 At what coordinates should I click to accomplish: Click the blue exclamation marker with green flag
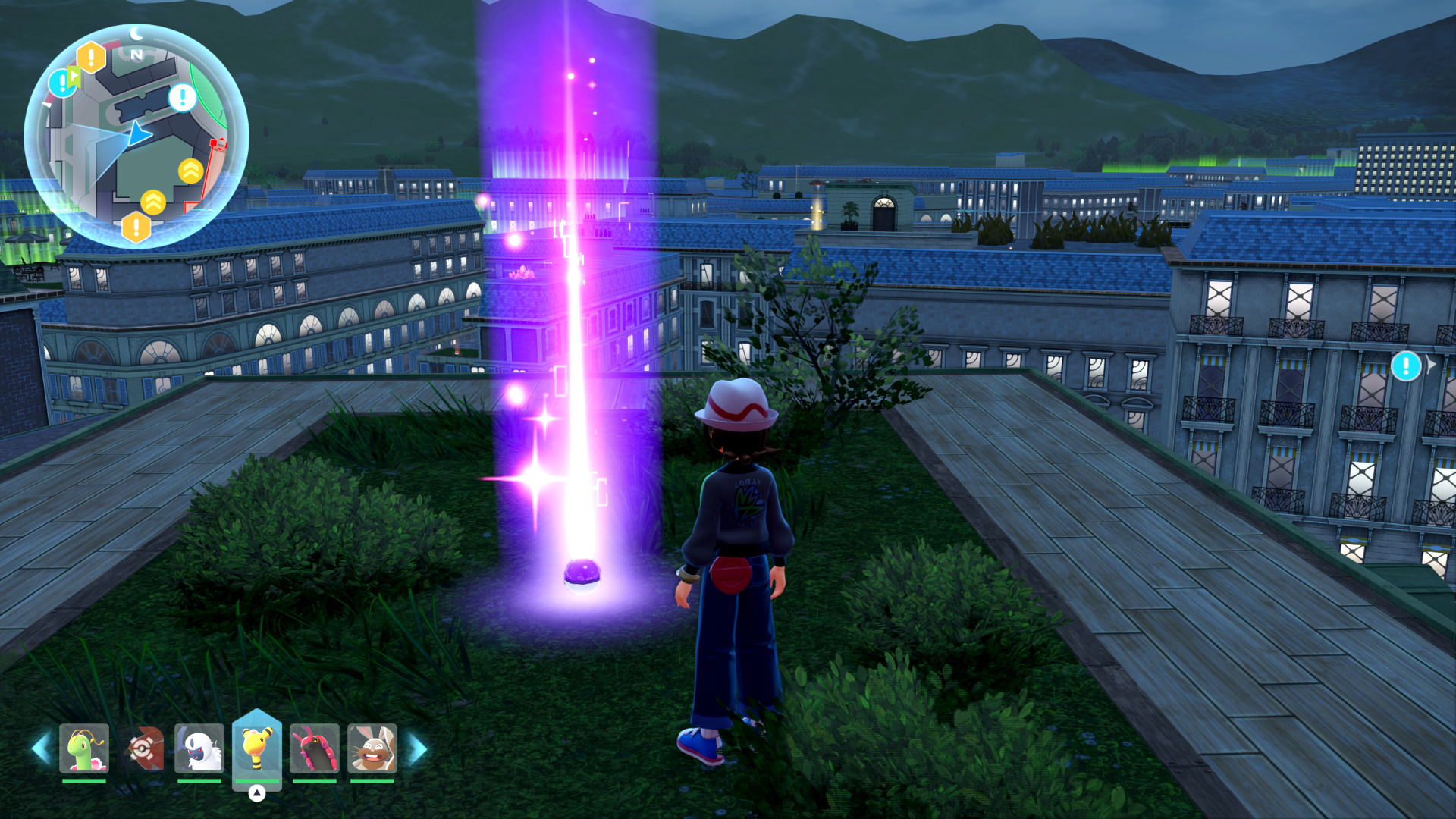click(62, 82)
